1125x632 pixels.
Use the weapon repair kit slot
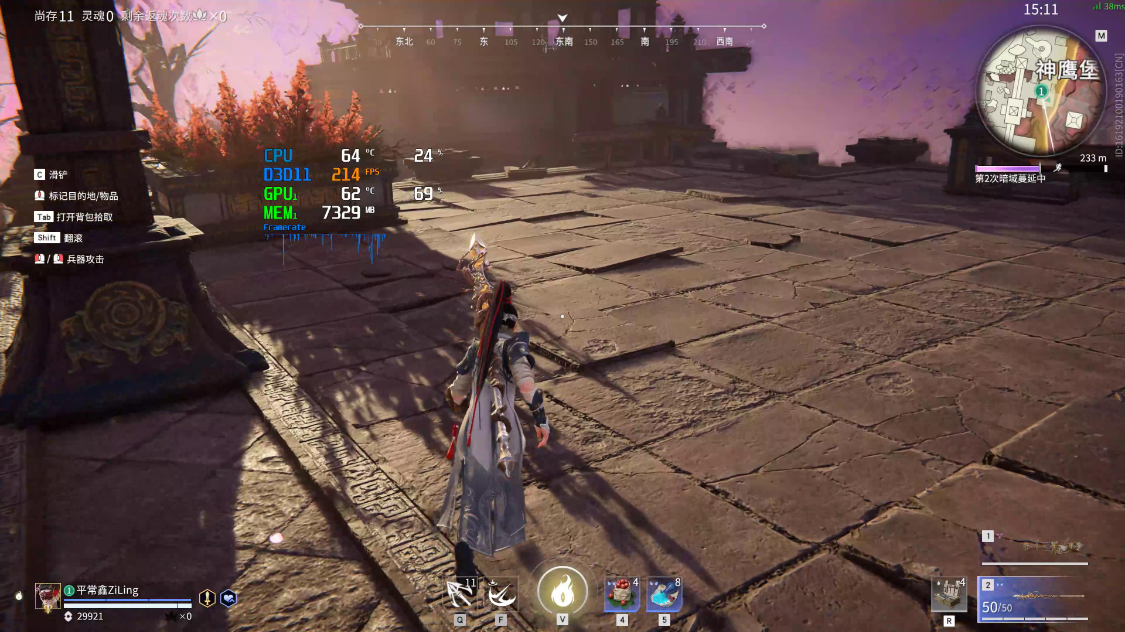(948, 594)
